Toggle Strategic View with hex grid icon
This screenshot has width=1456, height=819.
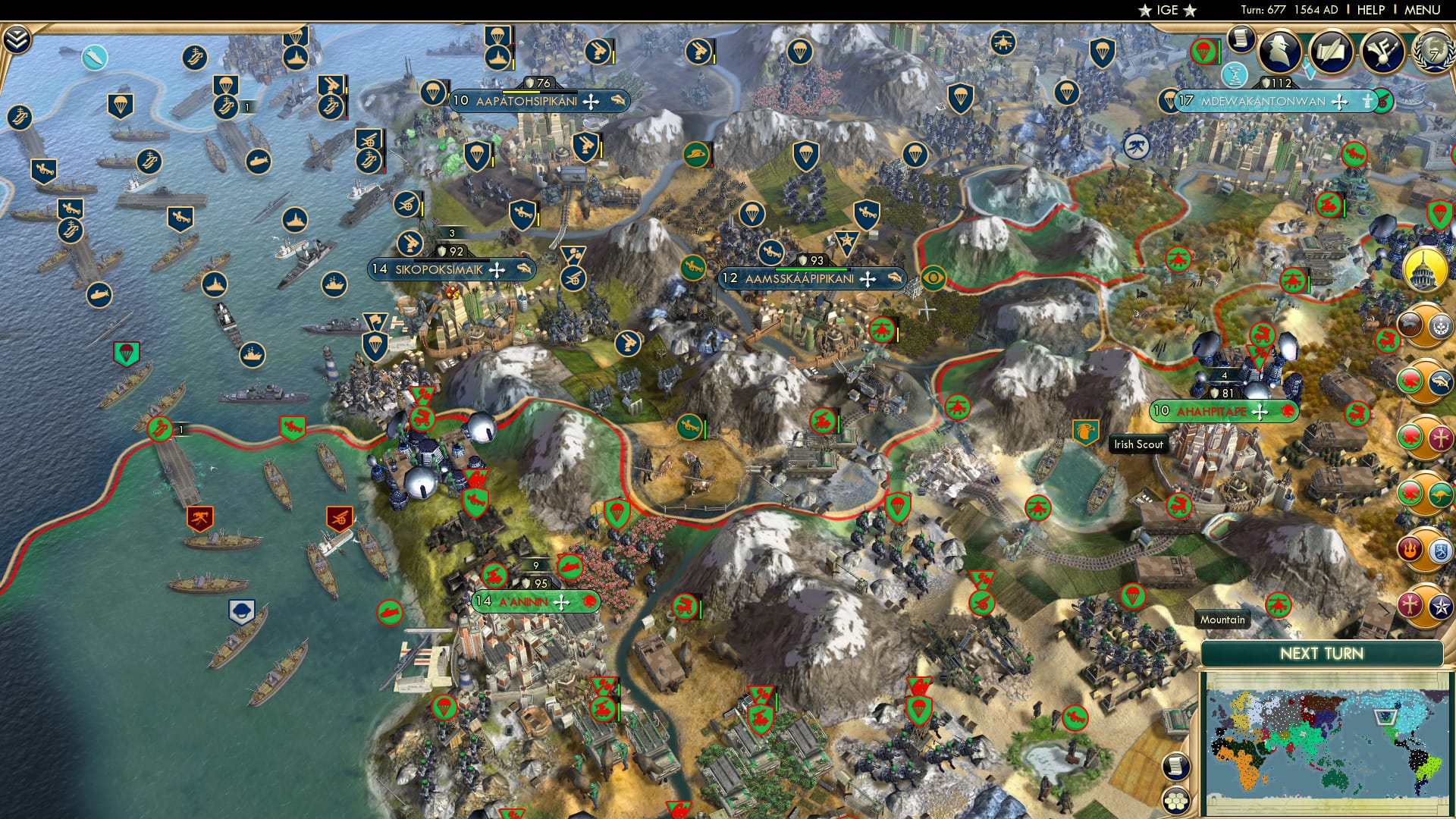[1176, 801]
